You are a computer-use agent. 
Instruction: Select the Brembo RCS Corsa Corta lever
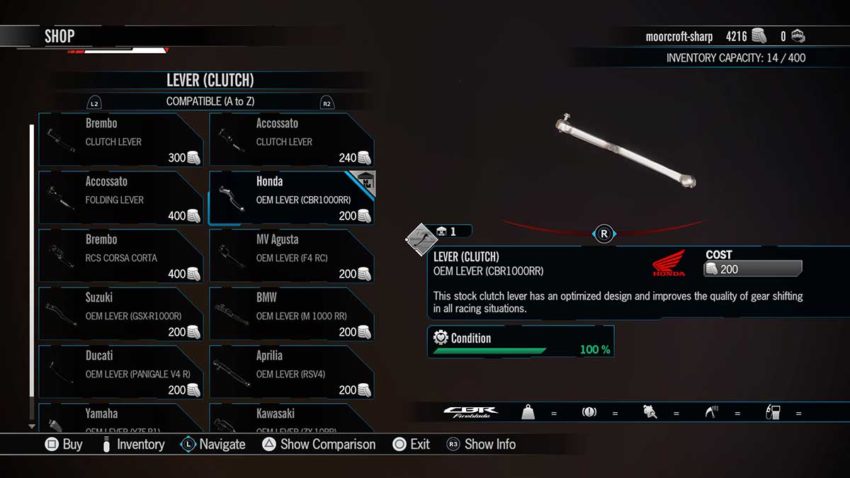coord(121,256)
